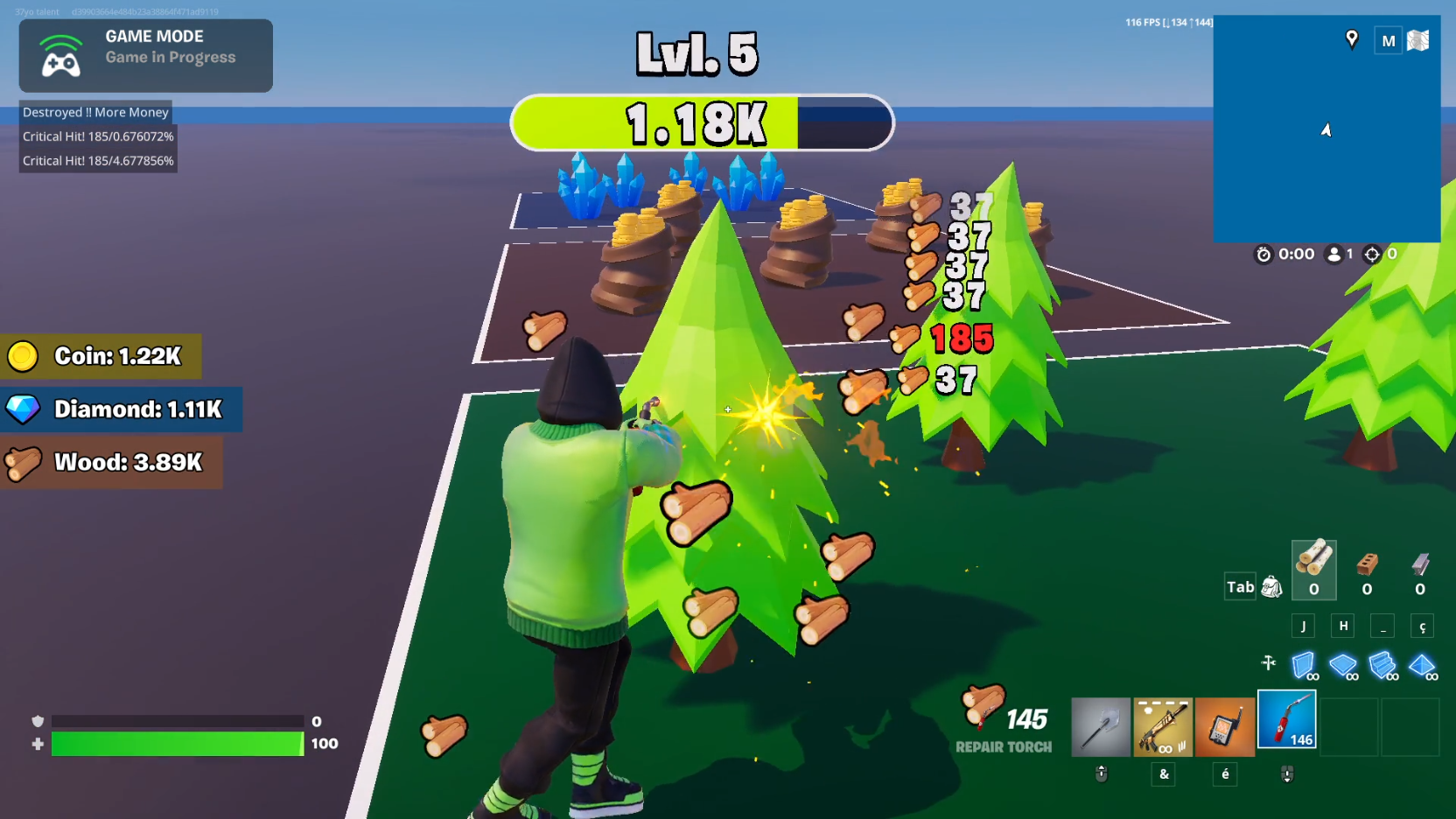Select the Repair Torch hotbar slot
This screenshot has height=819, width=1456.
tap(1287, 720)
